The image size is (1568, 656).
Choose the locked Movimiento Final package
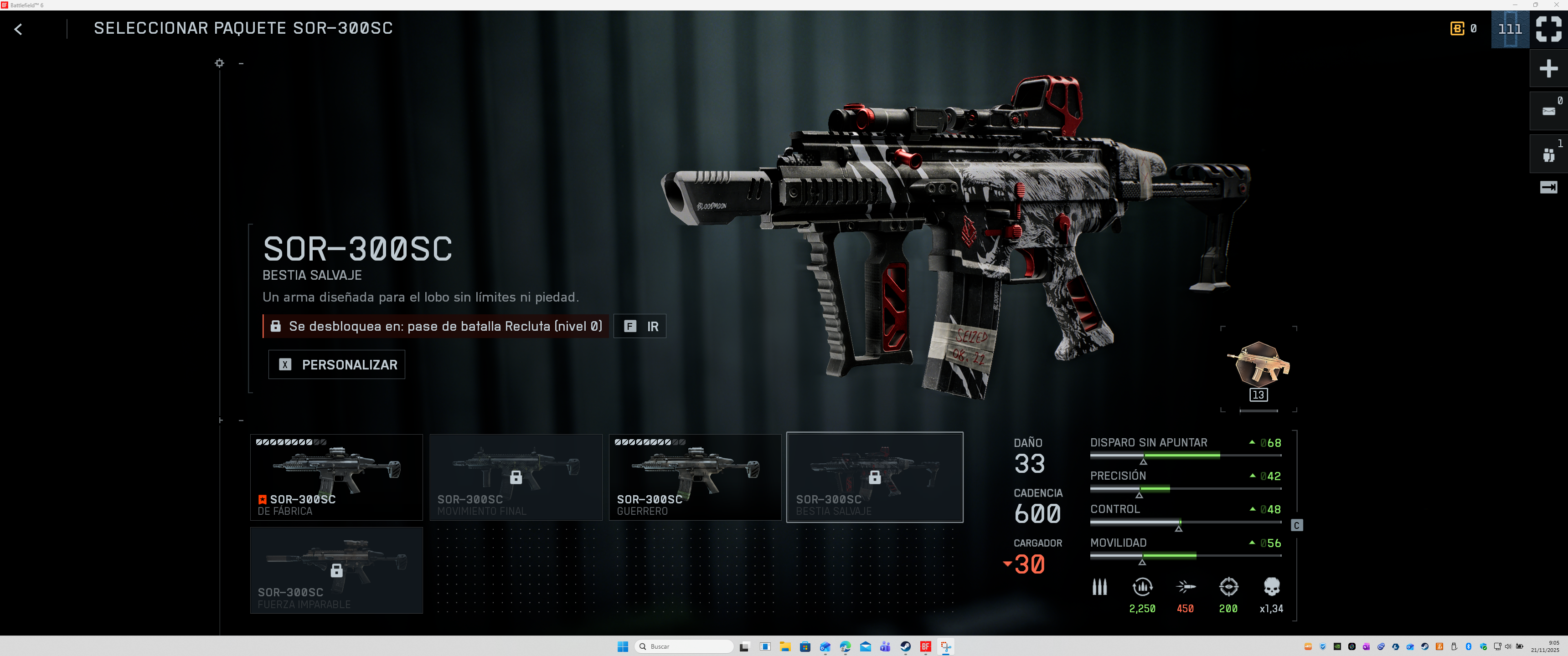[x=516, y=477]
